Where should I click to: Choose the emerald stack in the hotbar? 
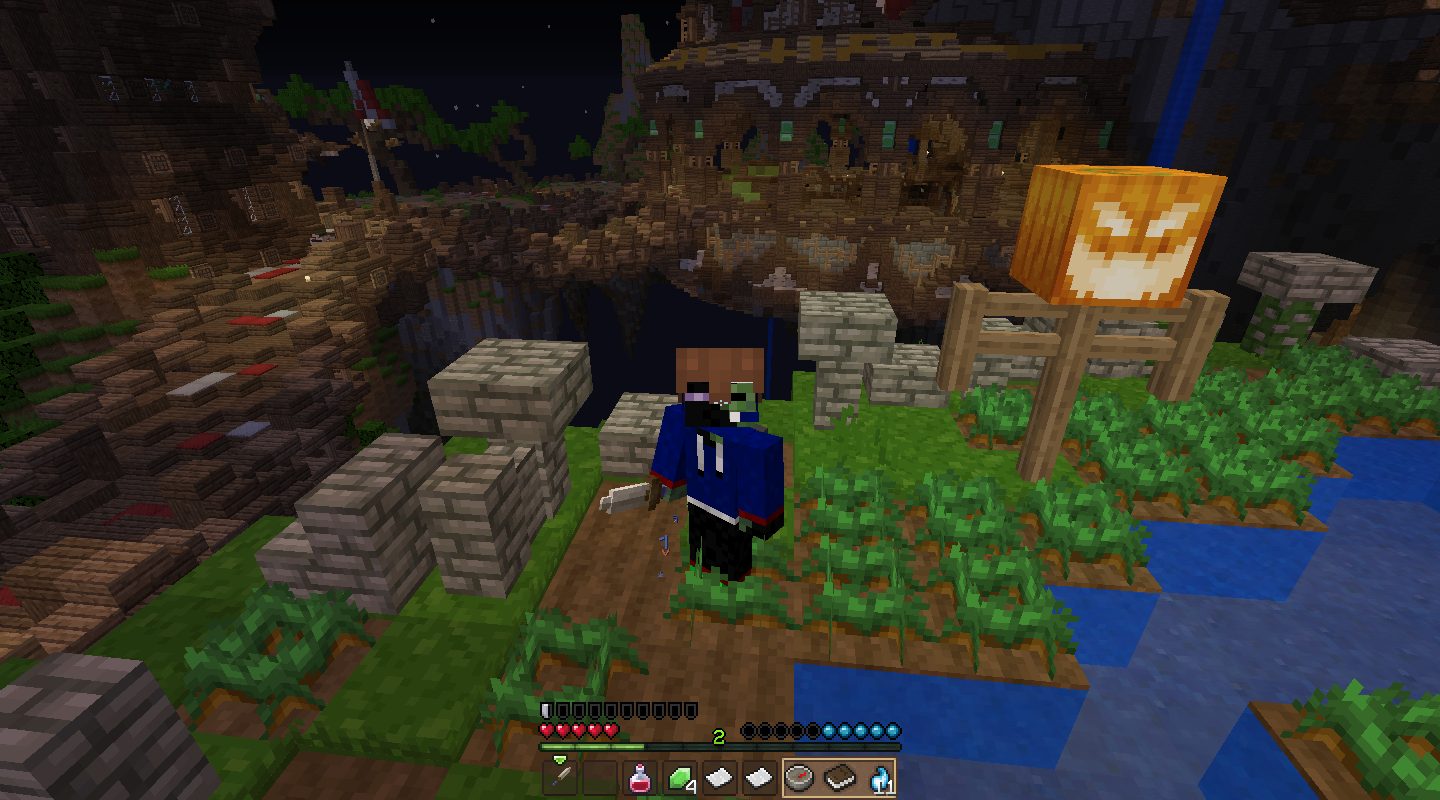tap(680, 777)
